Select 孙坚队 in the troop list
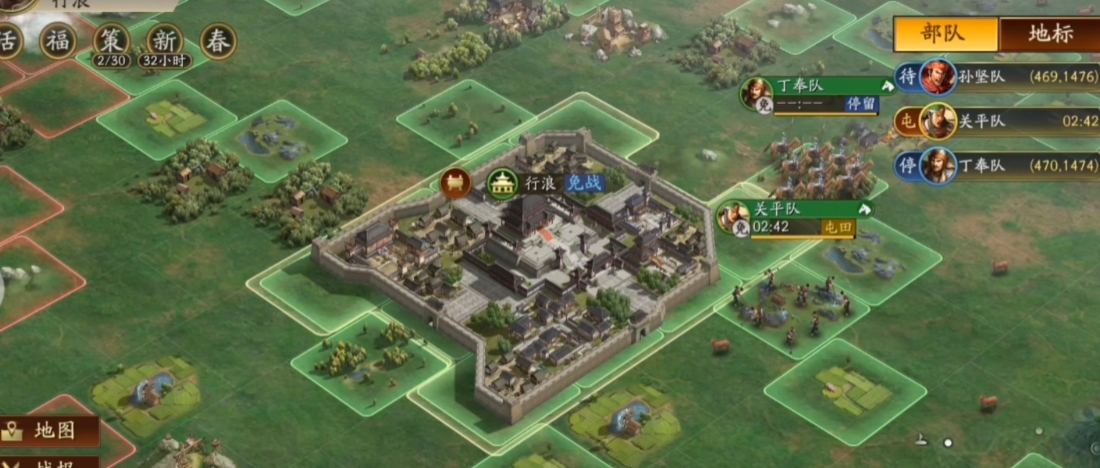The image size is (1100, 468). 1000,76
